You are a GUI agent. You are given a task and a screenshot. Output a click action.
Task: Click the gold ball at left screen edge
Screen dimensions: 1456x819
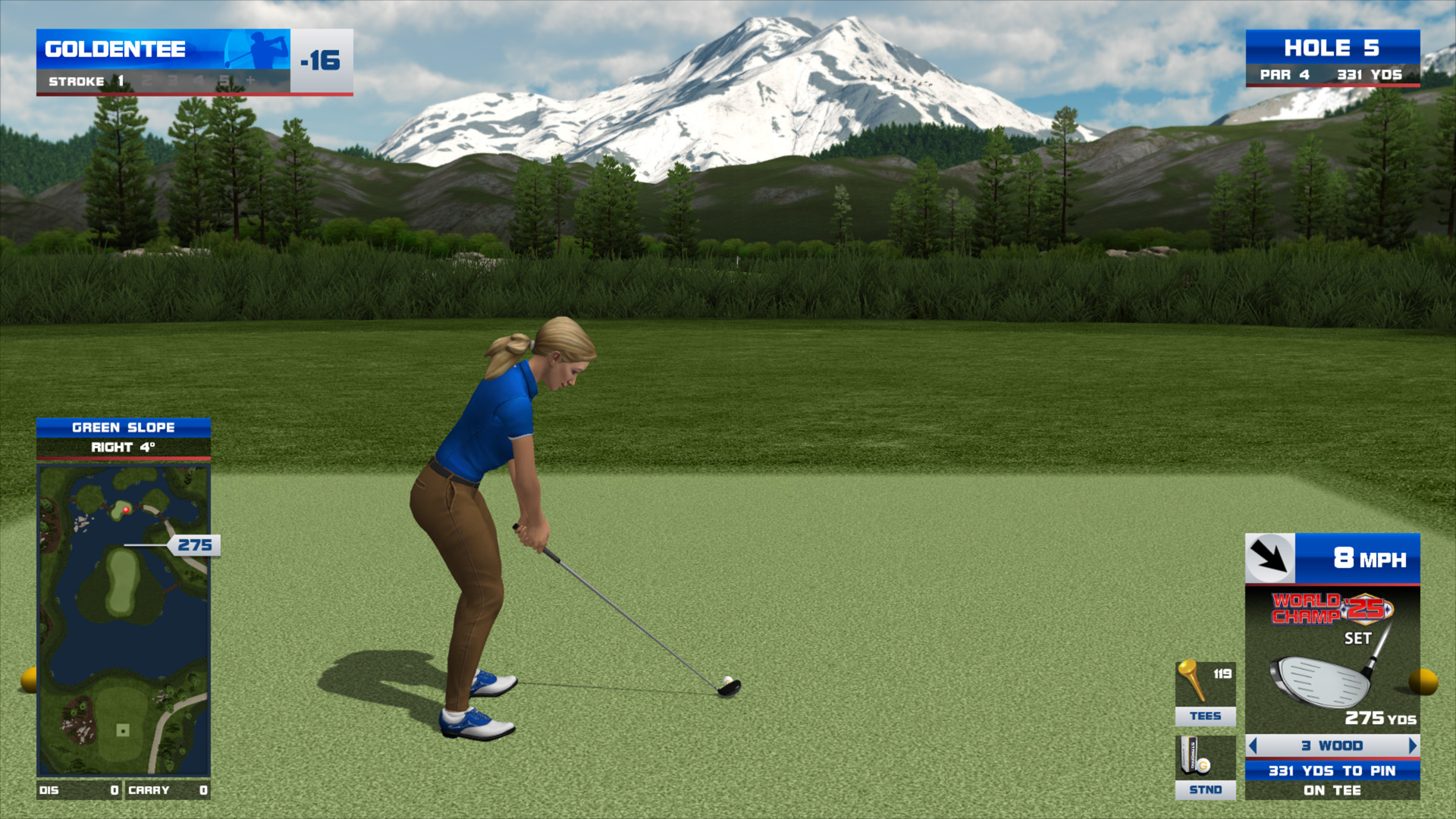(x=28, y=679)
